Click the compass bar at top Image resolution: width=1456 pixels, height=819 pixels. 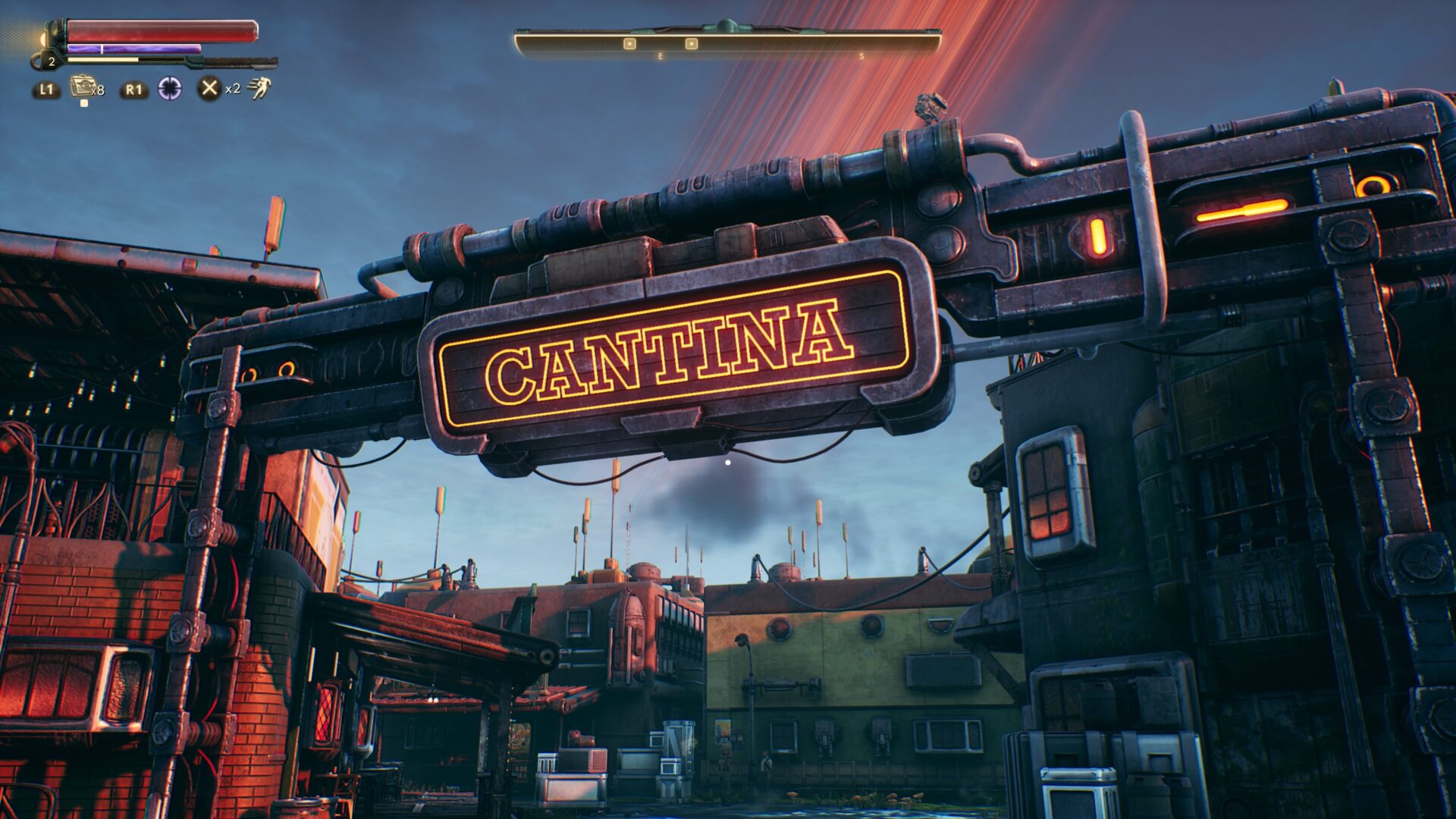pos(727,43)
